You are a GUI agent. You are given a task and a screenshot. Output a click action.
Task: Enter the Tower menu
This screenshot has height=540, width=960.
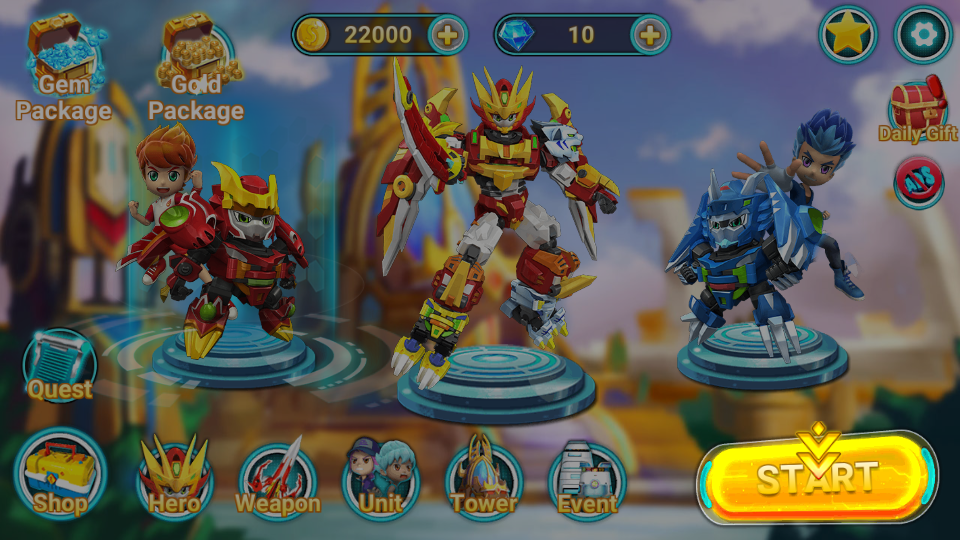point(484,480)
